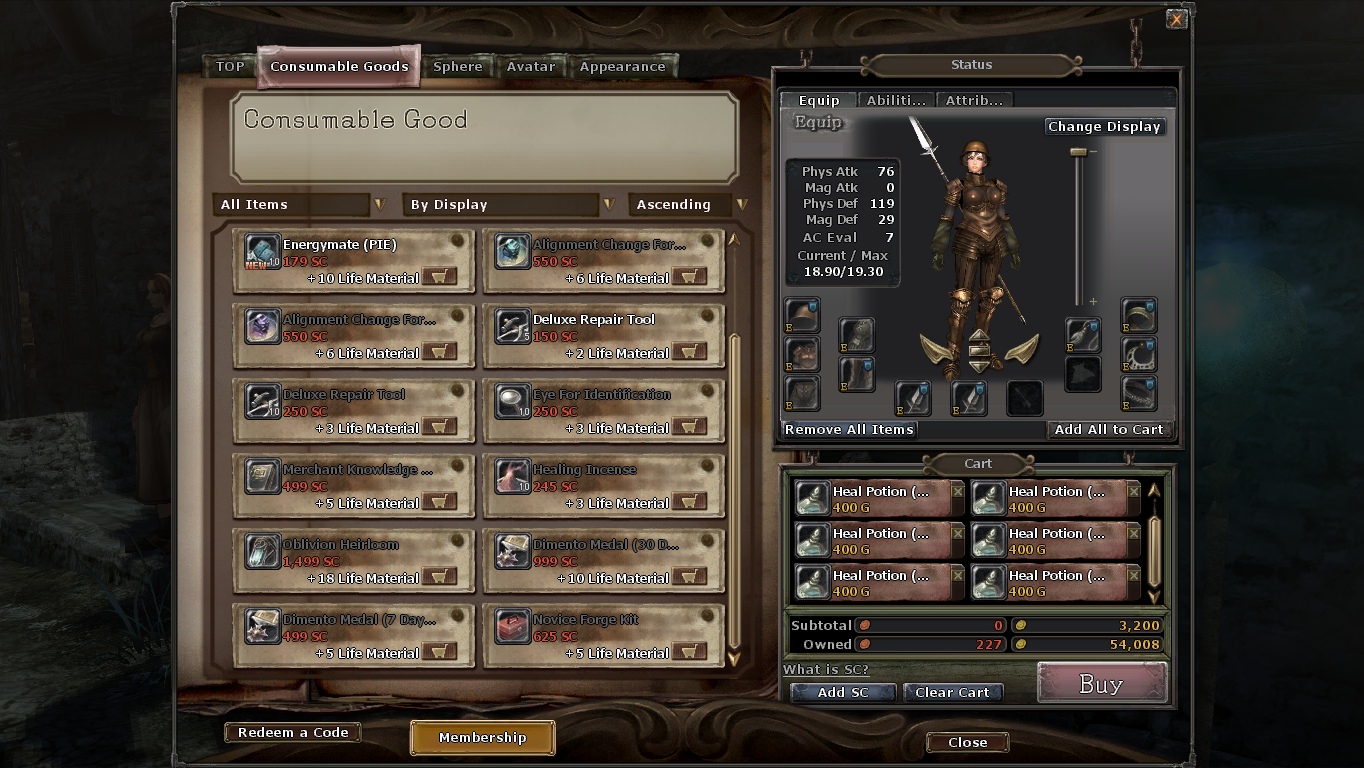The image size is (1364, 768).
Task: Click the Change Display button
Action: point(1104,127)
